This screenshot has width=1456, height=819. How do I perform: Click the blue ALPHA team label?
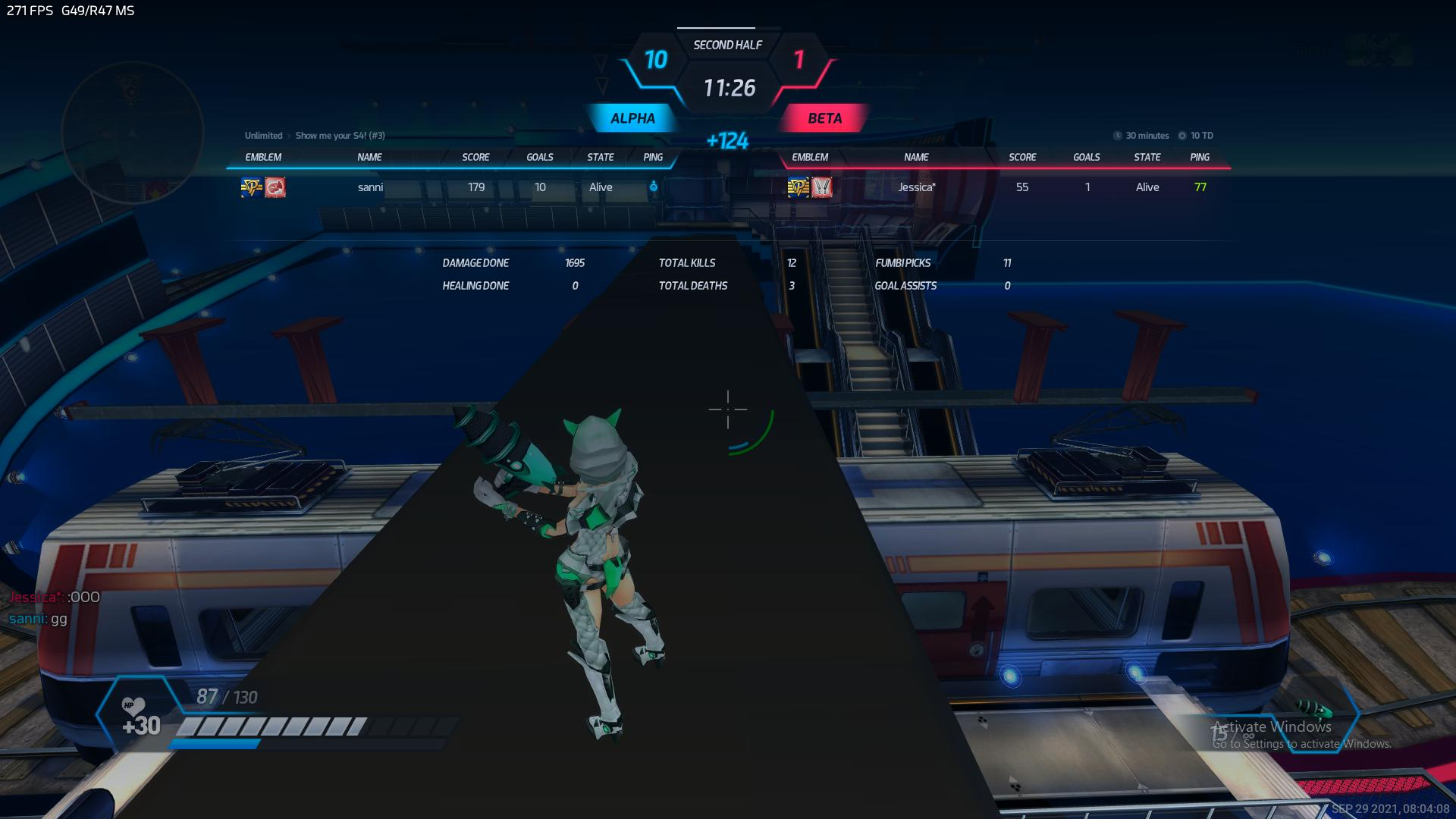(632, 118)
